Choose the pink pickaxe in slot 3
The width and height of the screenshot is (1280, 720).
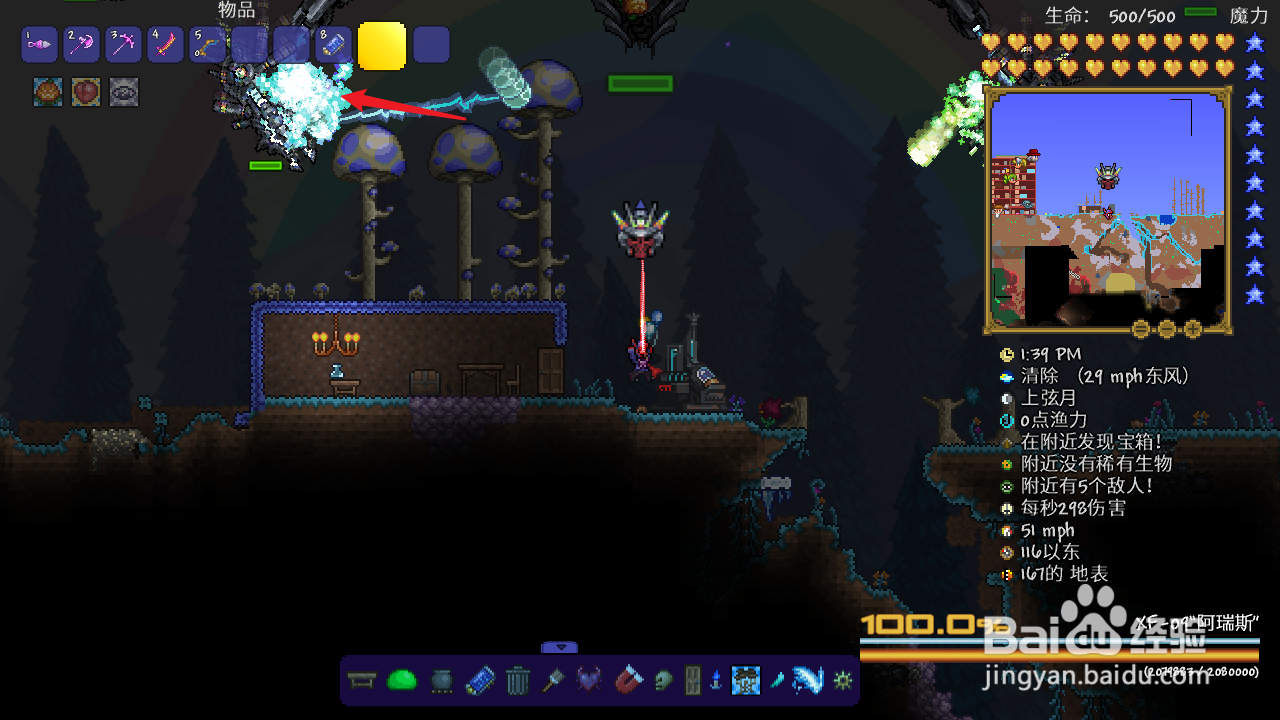point(122,45)
